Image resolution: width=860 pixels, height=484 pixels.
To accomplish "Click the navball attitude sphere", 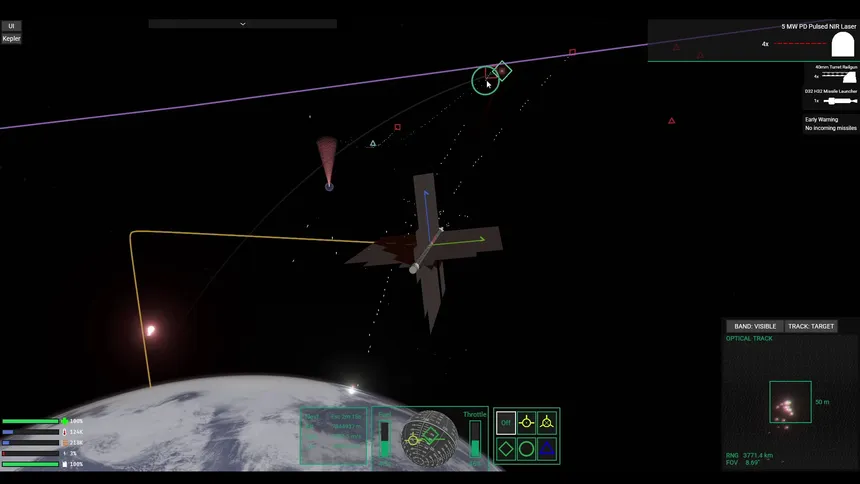I will (430, 436).
